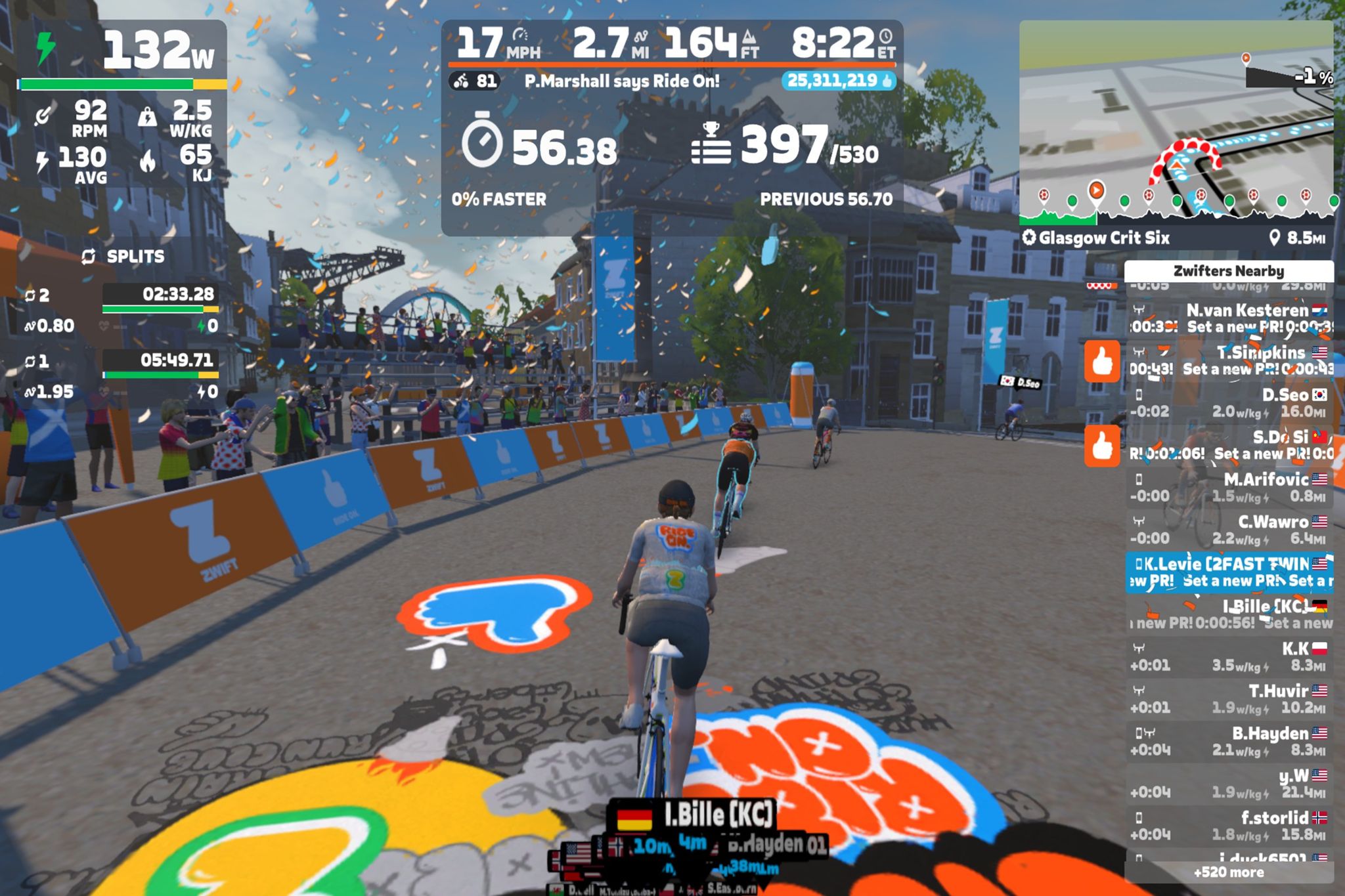The height and width of the screenshot is (896, 1345).
Task: Select y.W in the rider list
Action: tap(1229, 784)
